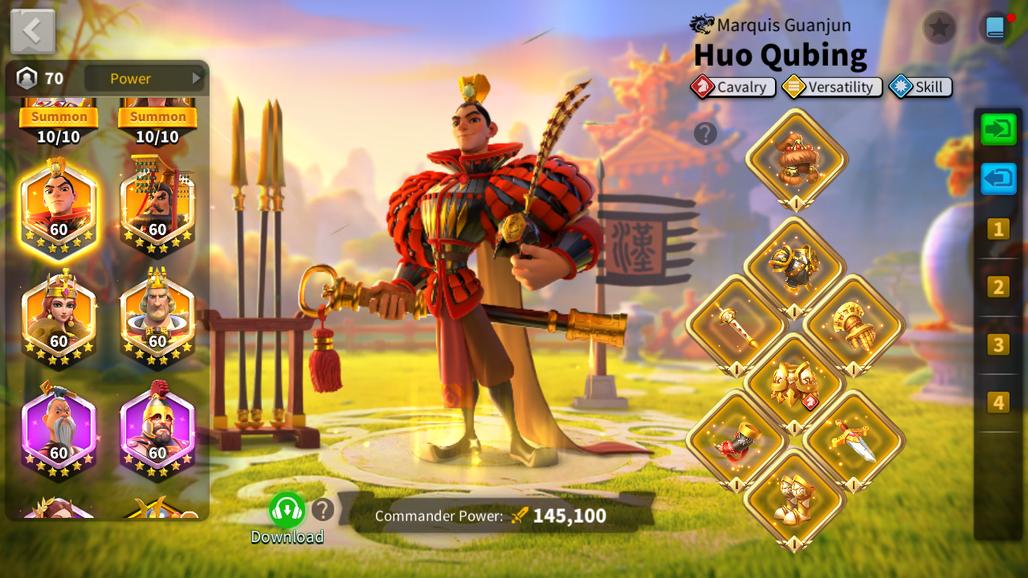The height and width of the screenshot is (578, 1028).
Task: Pick the bearded king with gold crown
Action: [157, 318]
